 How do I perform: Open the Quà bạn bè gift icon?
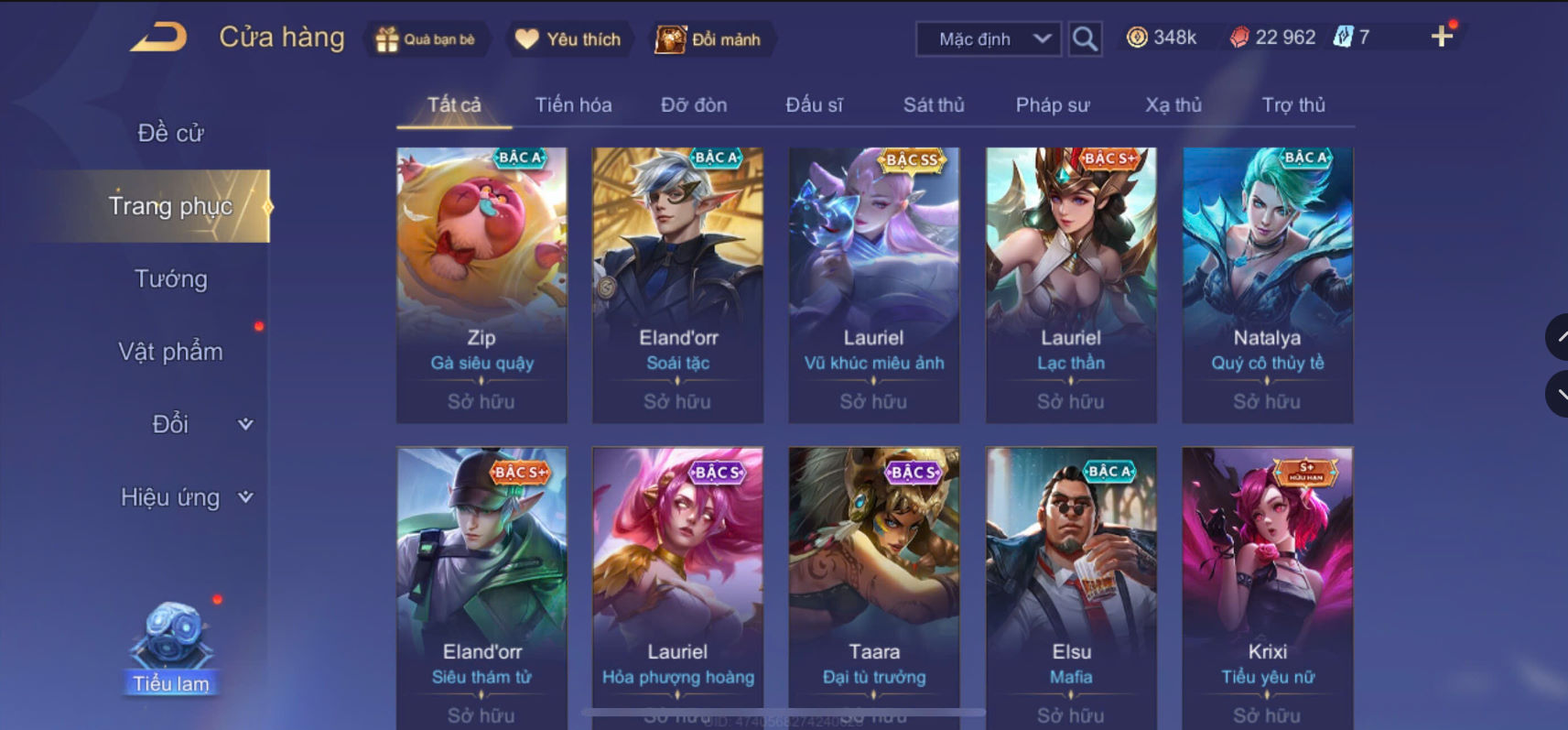384,38
